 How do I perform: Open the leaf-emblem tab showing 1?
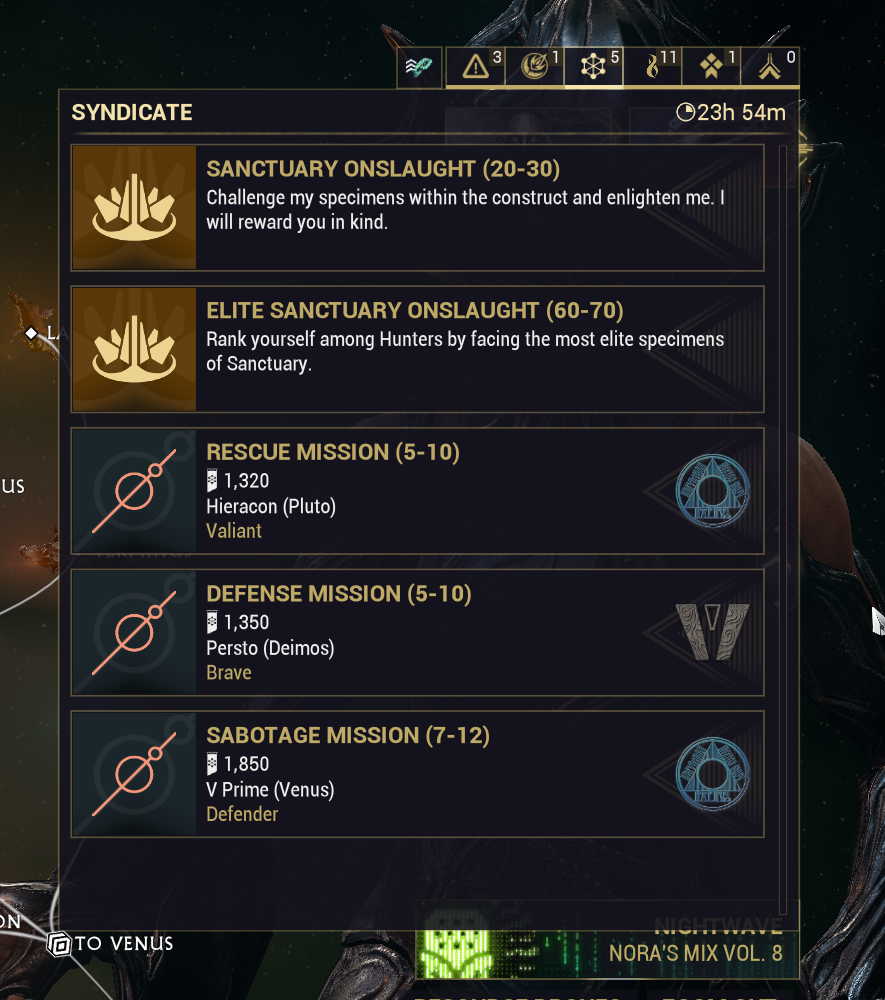535,67
